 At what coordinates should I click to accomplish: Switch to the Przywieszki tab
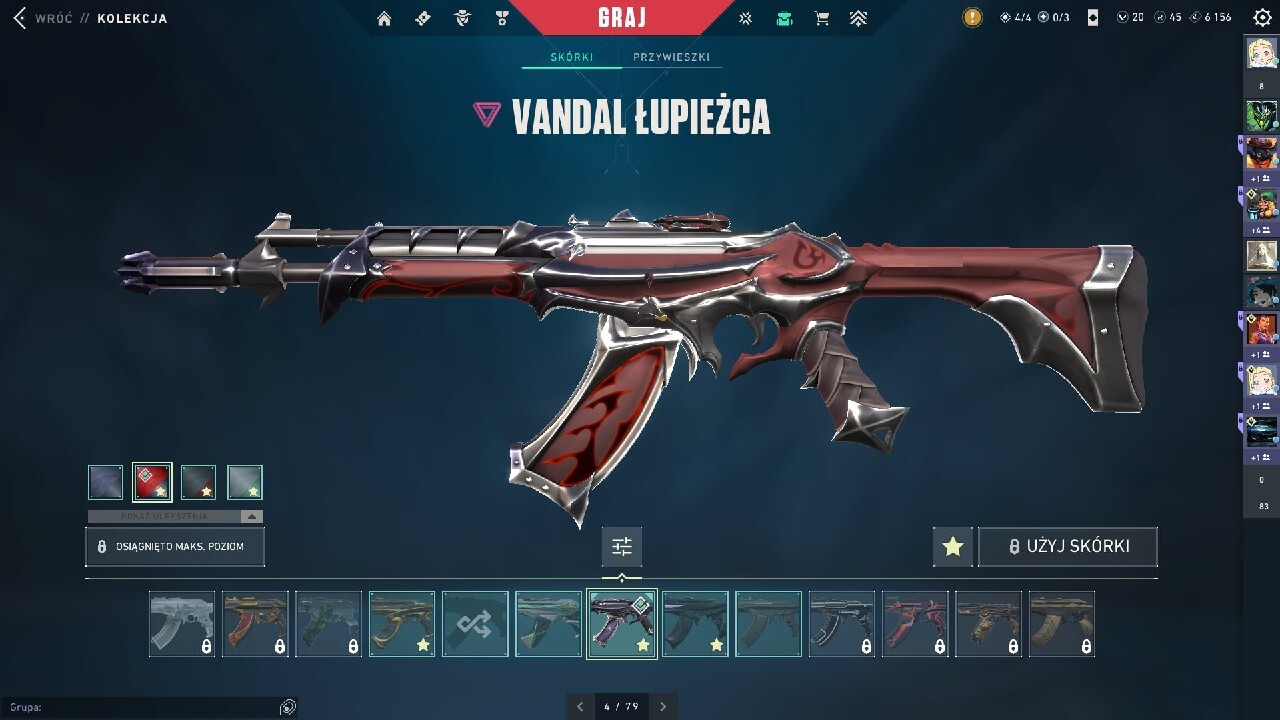pos(671,57)
